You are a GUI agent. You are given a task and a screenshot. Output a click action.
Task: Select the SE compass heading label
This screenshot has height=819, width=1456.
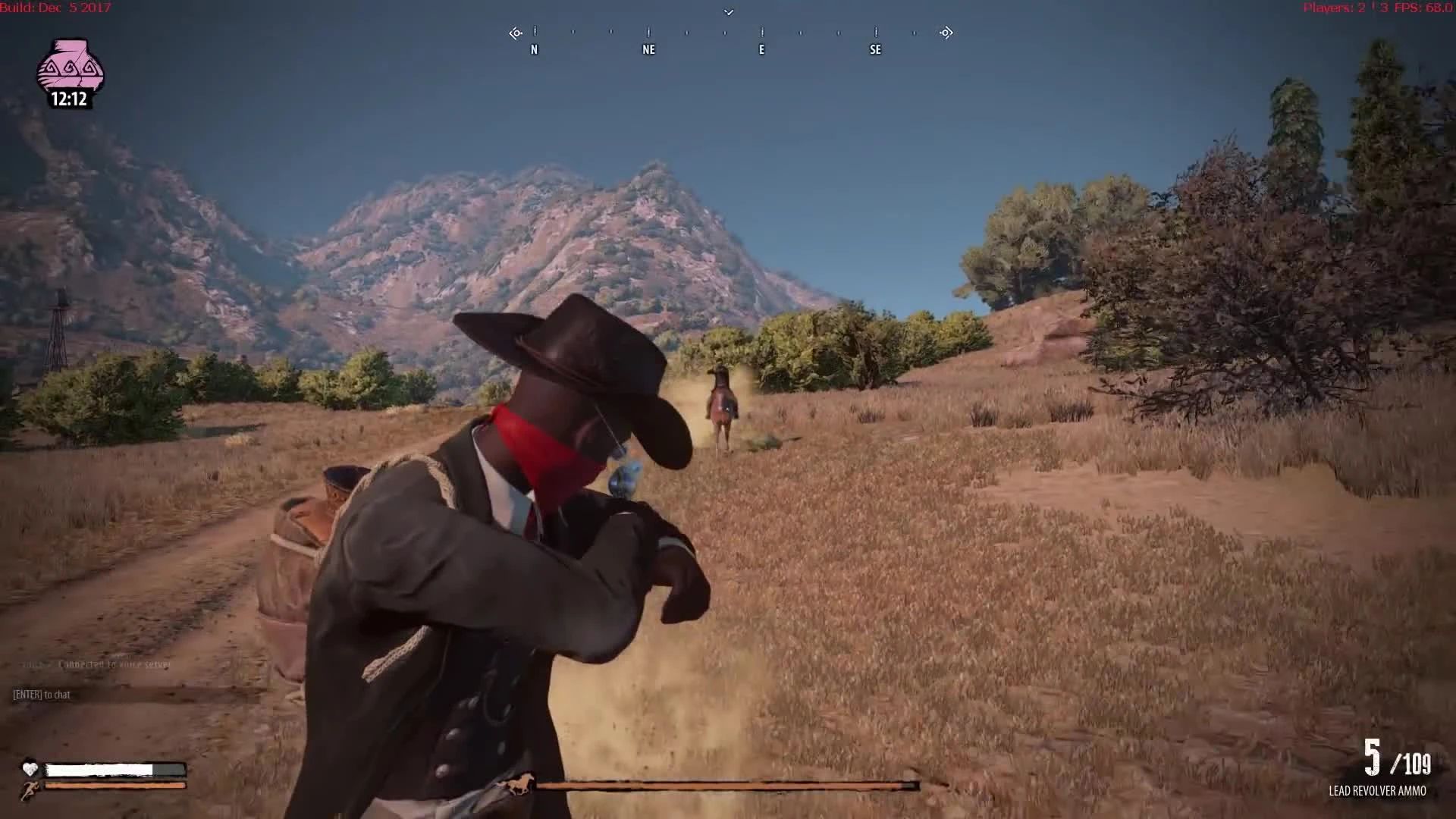tap(875, 49)
